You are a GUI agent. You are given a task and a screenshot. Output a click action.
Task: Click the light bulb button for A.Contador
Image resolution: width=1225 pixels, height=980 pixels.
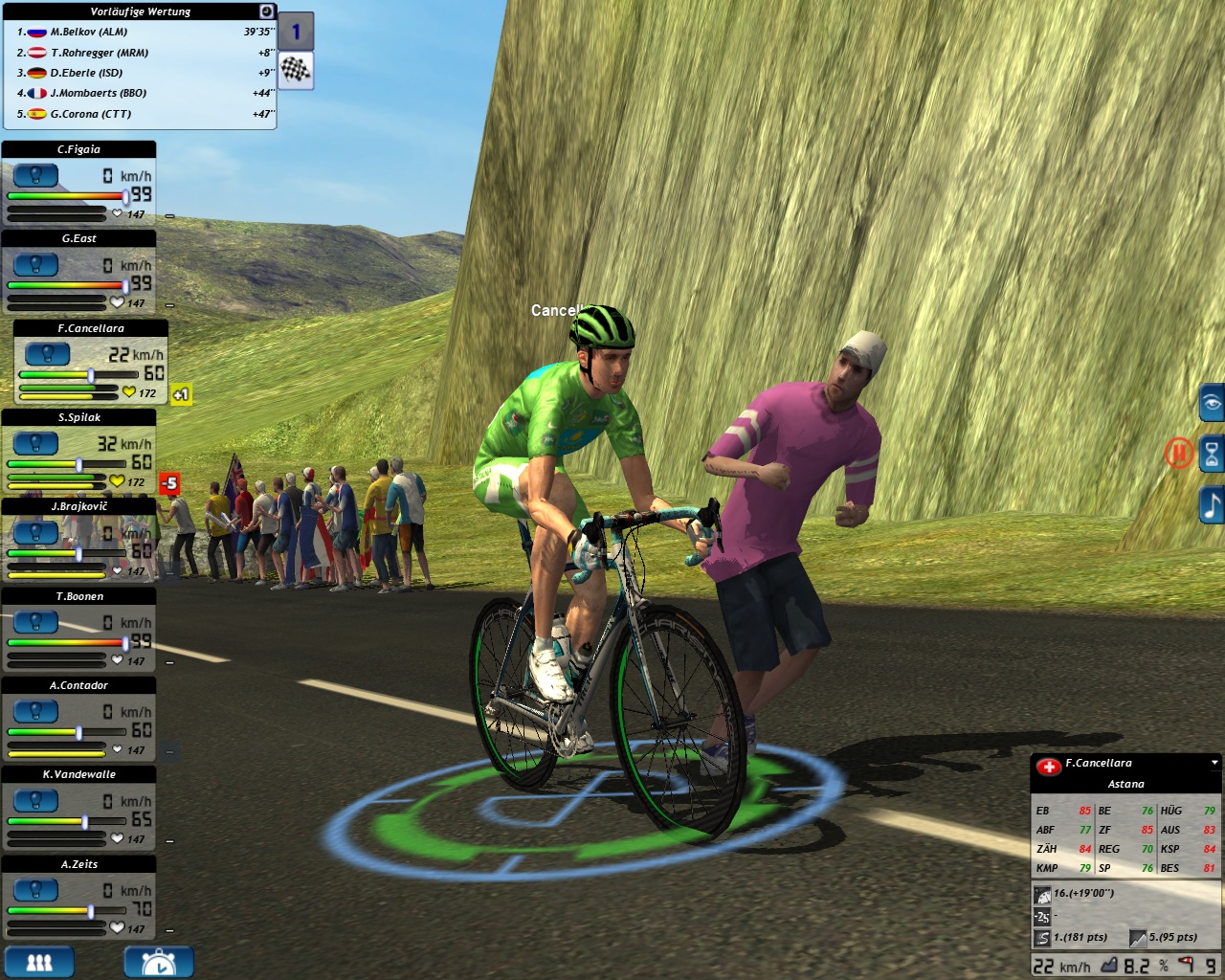(x=36, y=712)
